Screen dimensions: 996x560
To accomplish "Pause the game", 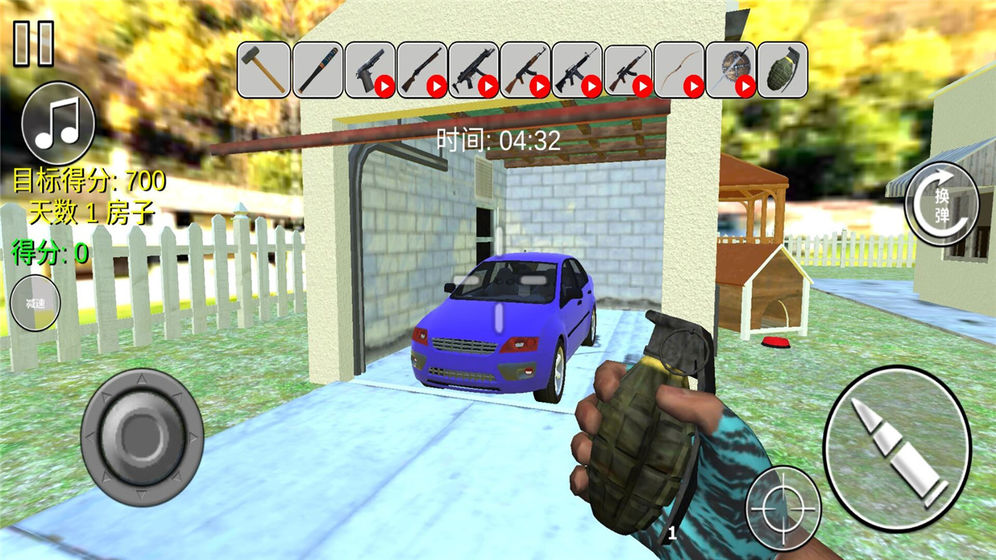I will point(34,43).
